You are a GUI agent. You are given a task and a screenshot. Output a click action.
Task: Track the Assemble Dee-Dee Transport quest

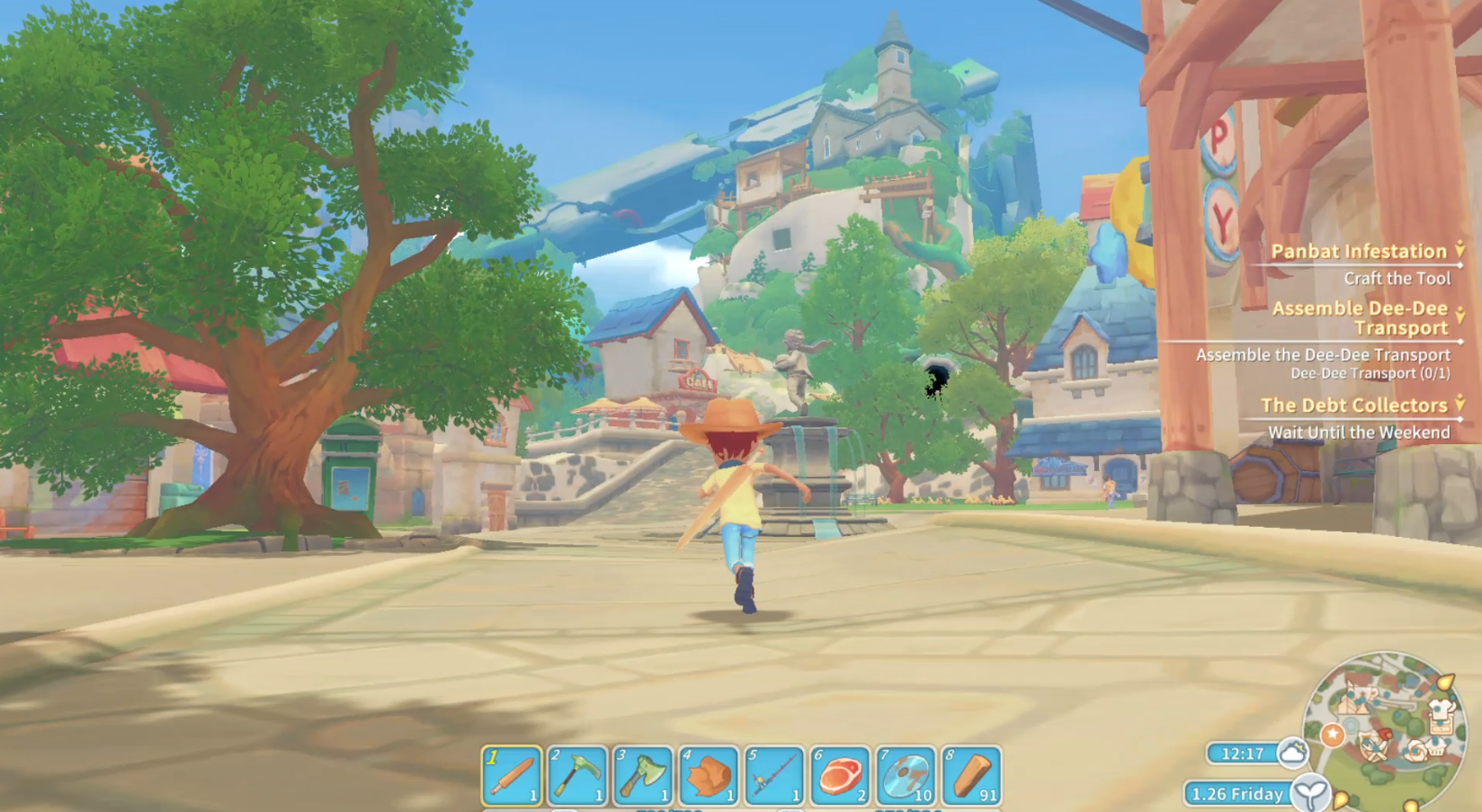1360,317
